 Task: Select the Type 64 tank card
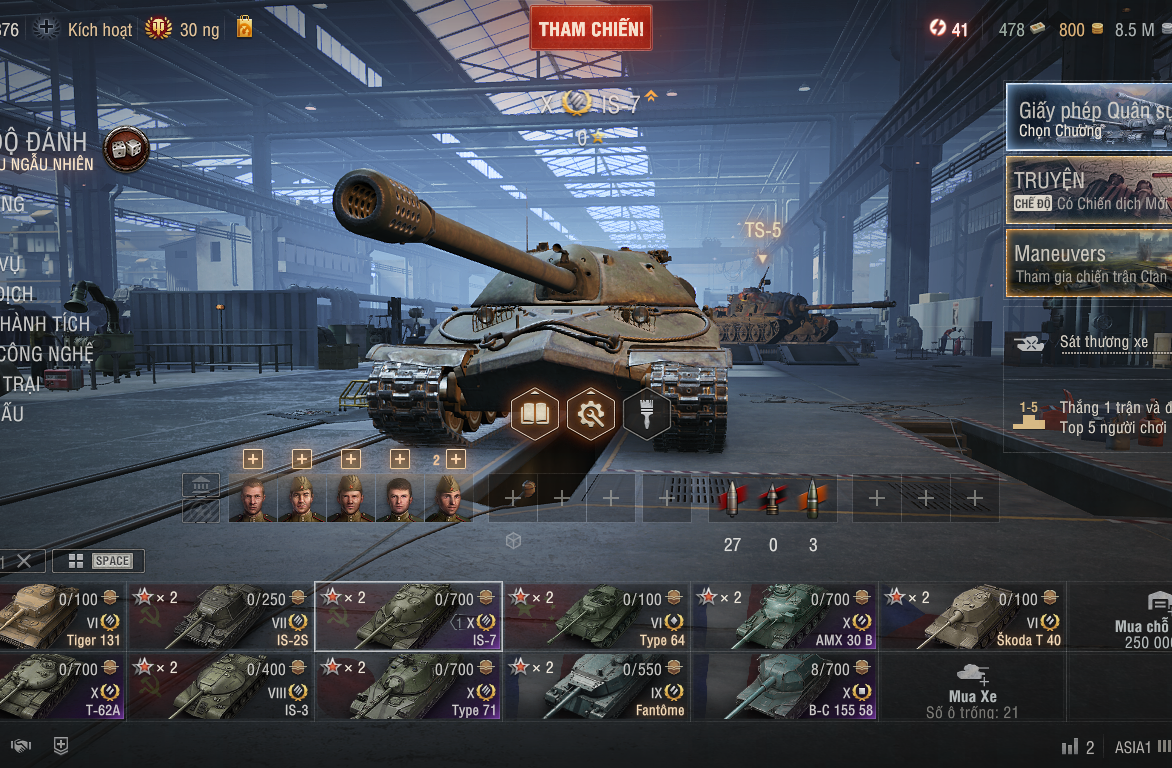point(596,617)
